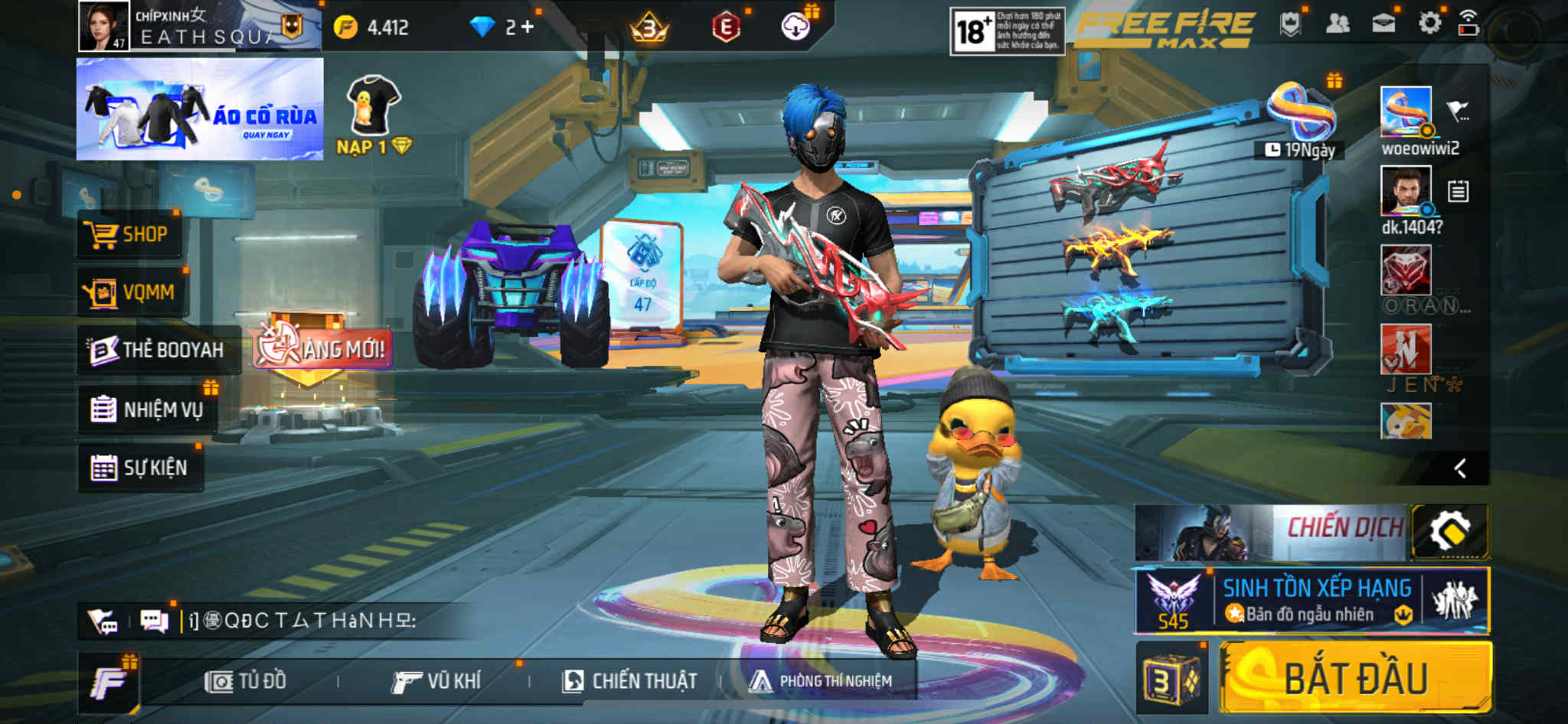Open PHÒNG THÍ NGHIỆM lab
1568x724 pixels.
coord(821,681)
